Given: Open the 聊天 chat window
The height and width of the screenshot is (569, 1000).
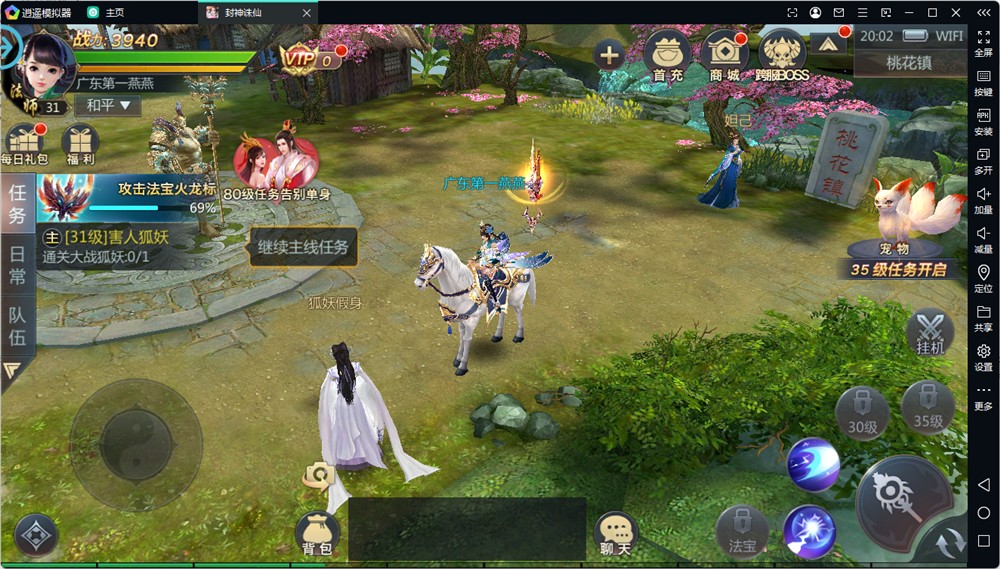Looking at the screenshot, I should coord(615,534).
